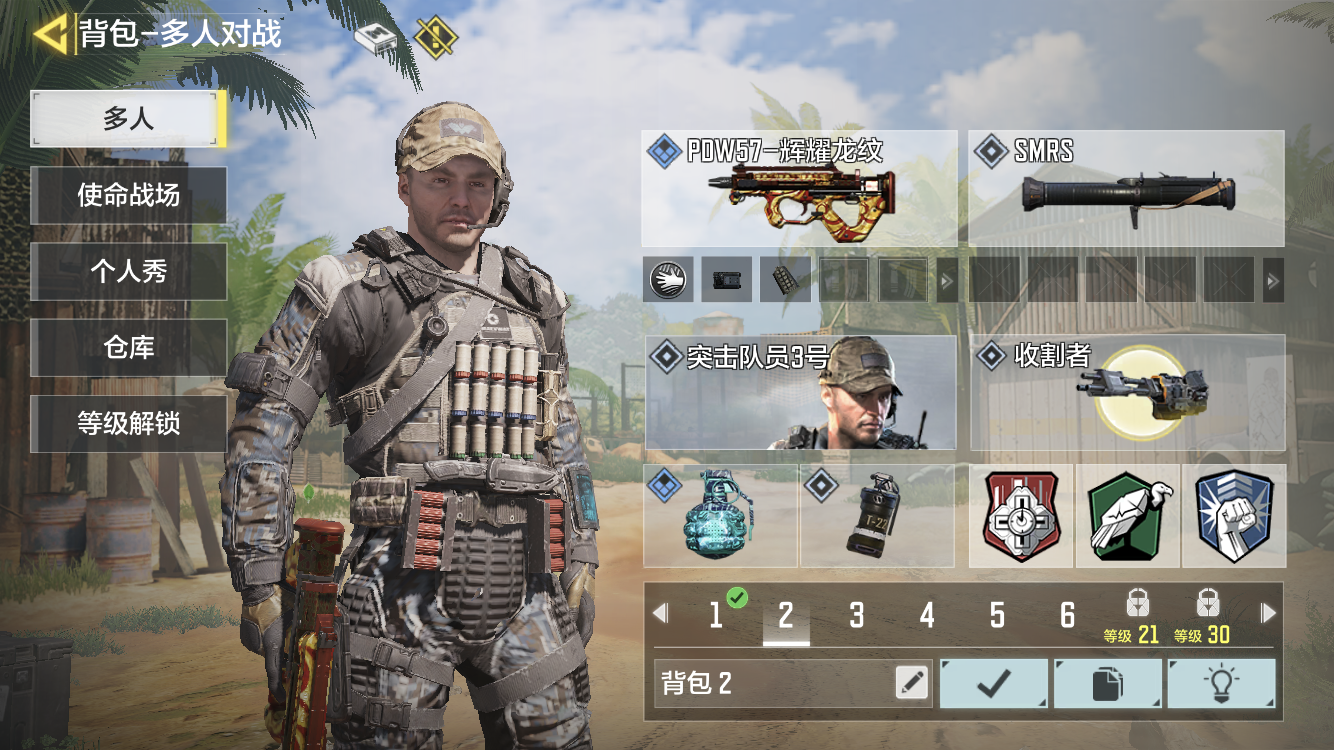Go back using the yellow arrow
The height and width of the screenshot is (750, 1334).
(x=50, y=34)
